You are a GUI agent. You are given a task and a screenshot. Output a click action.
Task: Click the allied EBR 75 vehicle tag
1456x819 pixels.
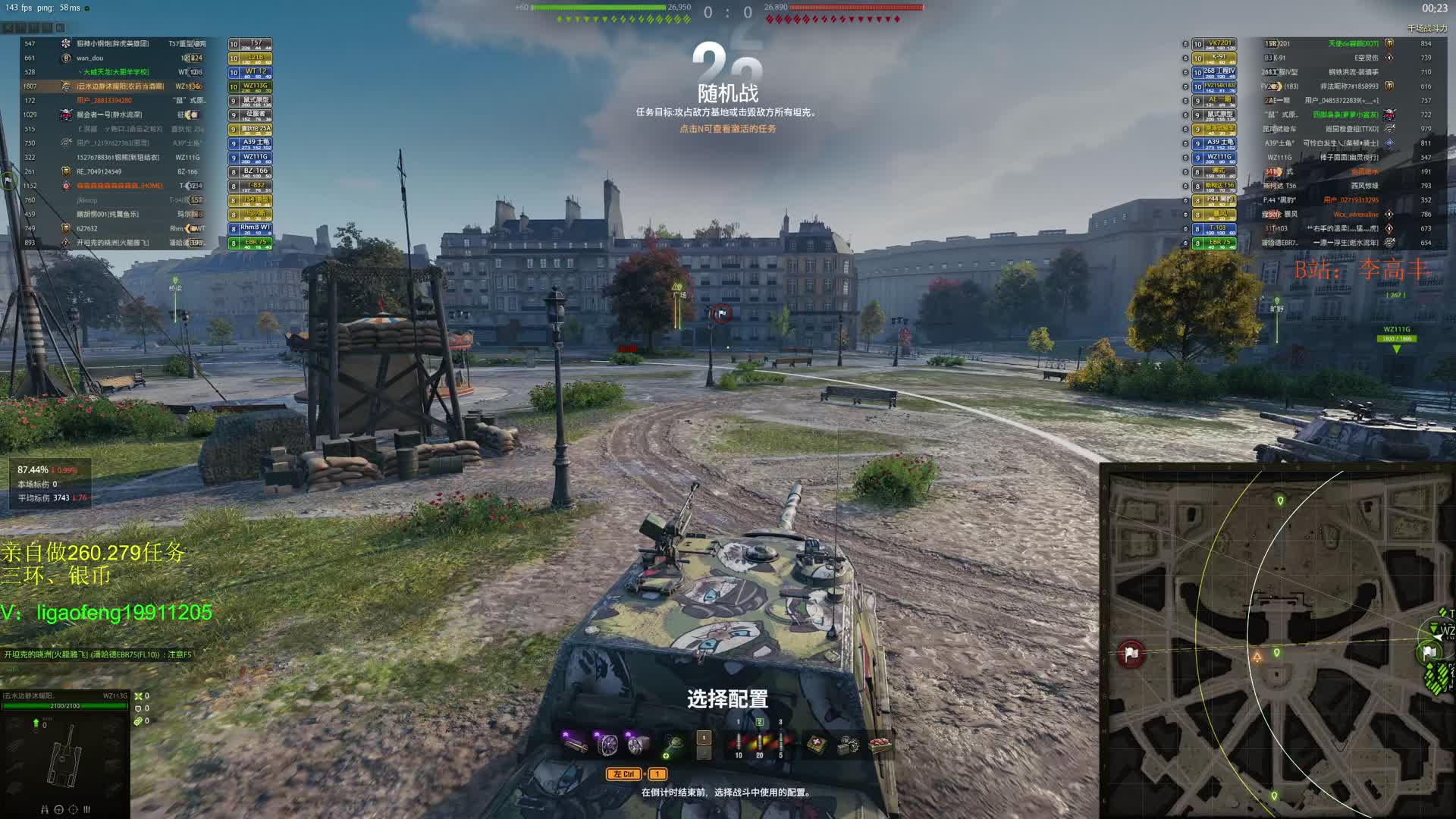tap(256, 243)
